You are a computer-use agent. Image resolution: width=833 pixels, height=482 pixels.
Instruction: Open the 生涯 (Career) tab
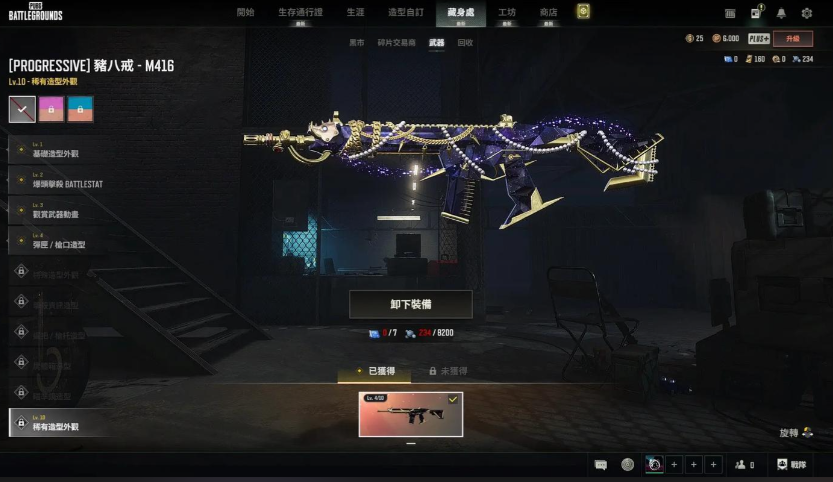[x=356, y=12]
